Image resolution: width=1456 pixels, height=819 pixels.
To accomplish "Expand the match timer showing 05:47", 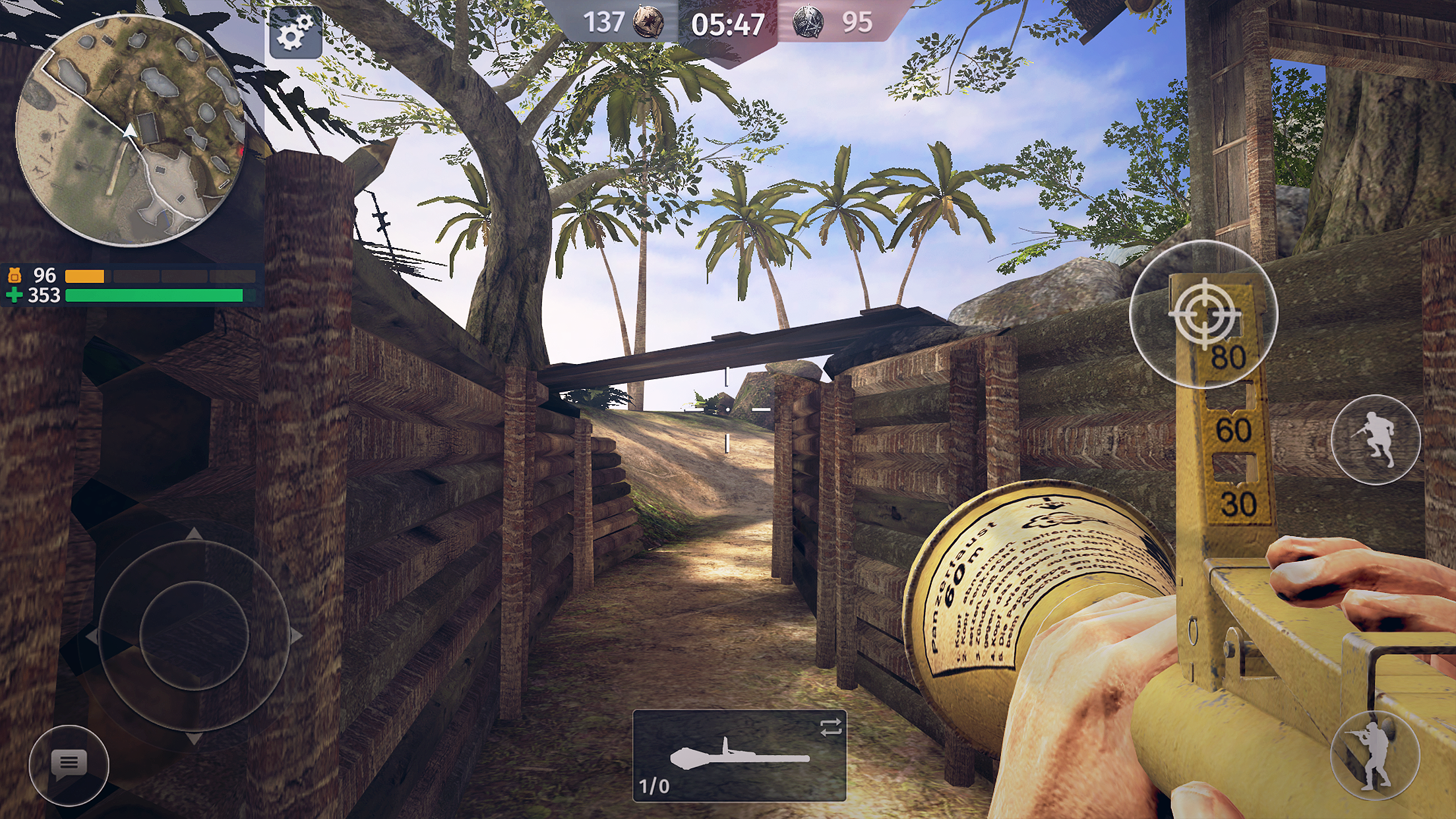I will pyautogui.click(x=727, y=23).
